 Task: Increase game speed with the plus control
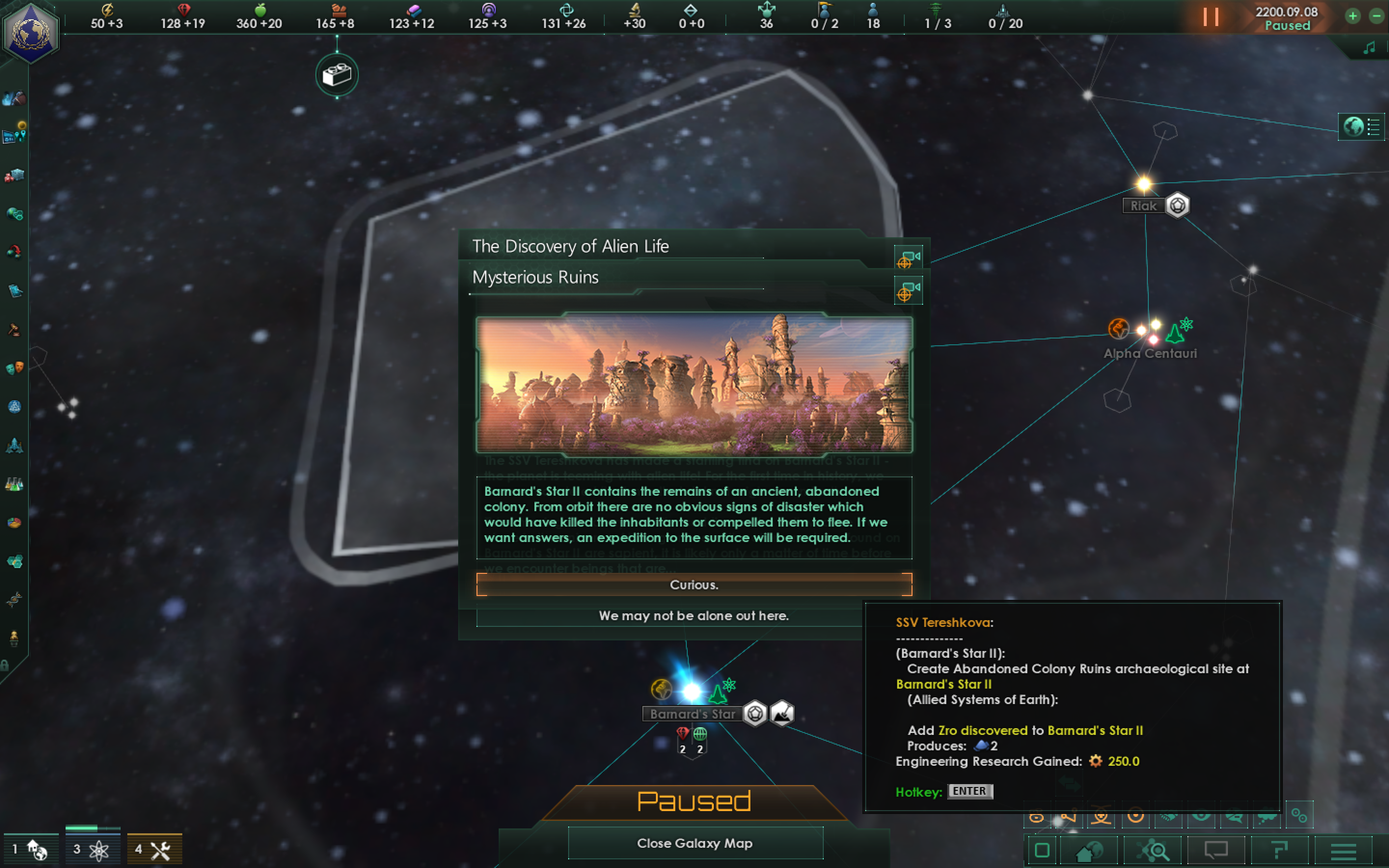[1353, 16]
